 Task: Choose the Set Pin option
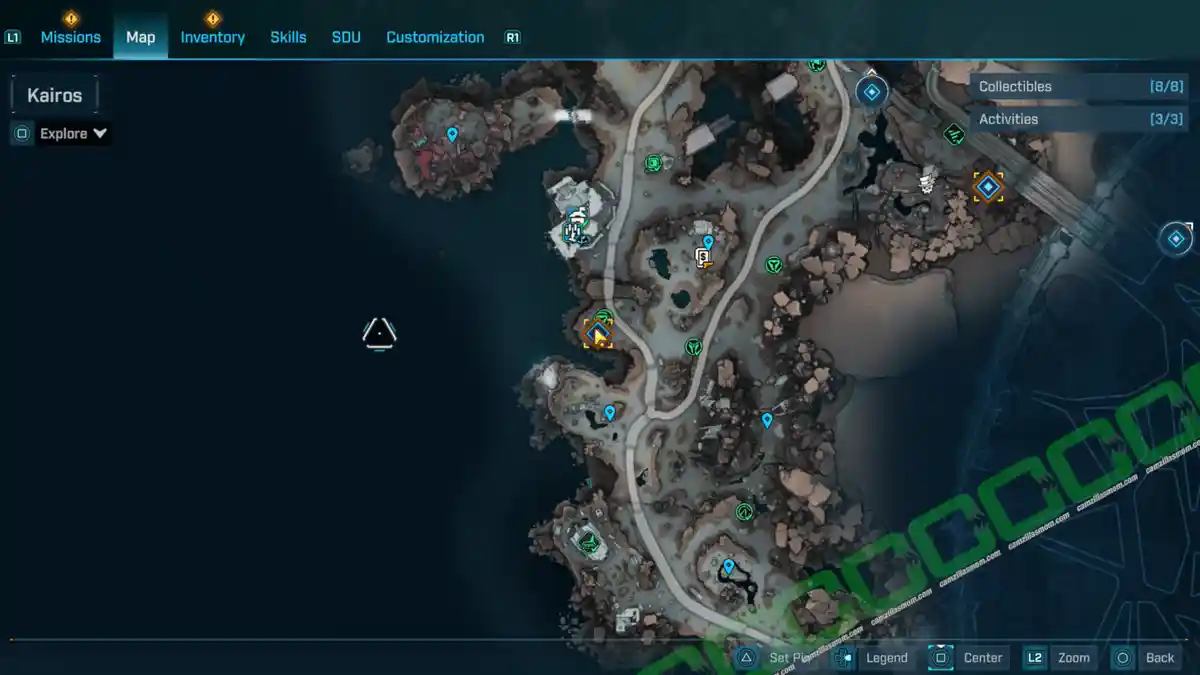[790, 657]
